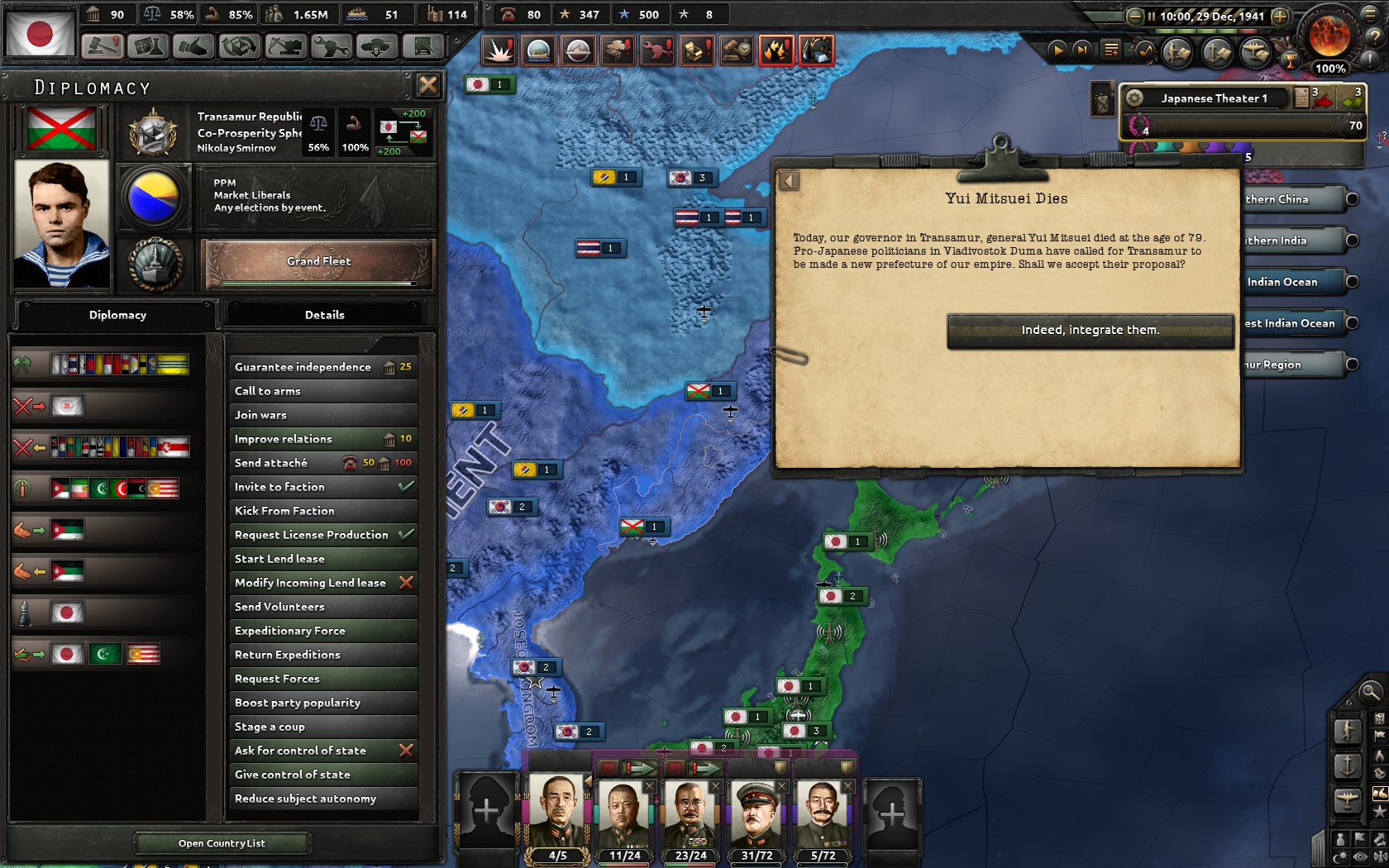
Task: Select the Indian Ocean air region circle
Action: tap(1353, 282)
